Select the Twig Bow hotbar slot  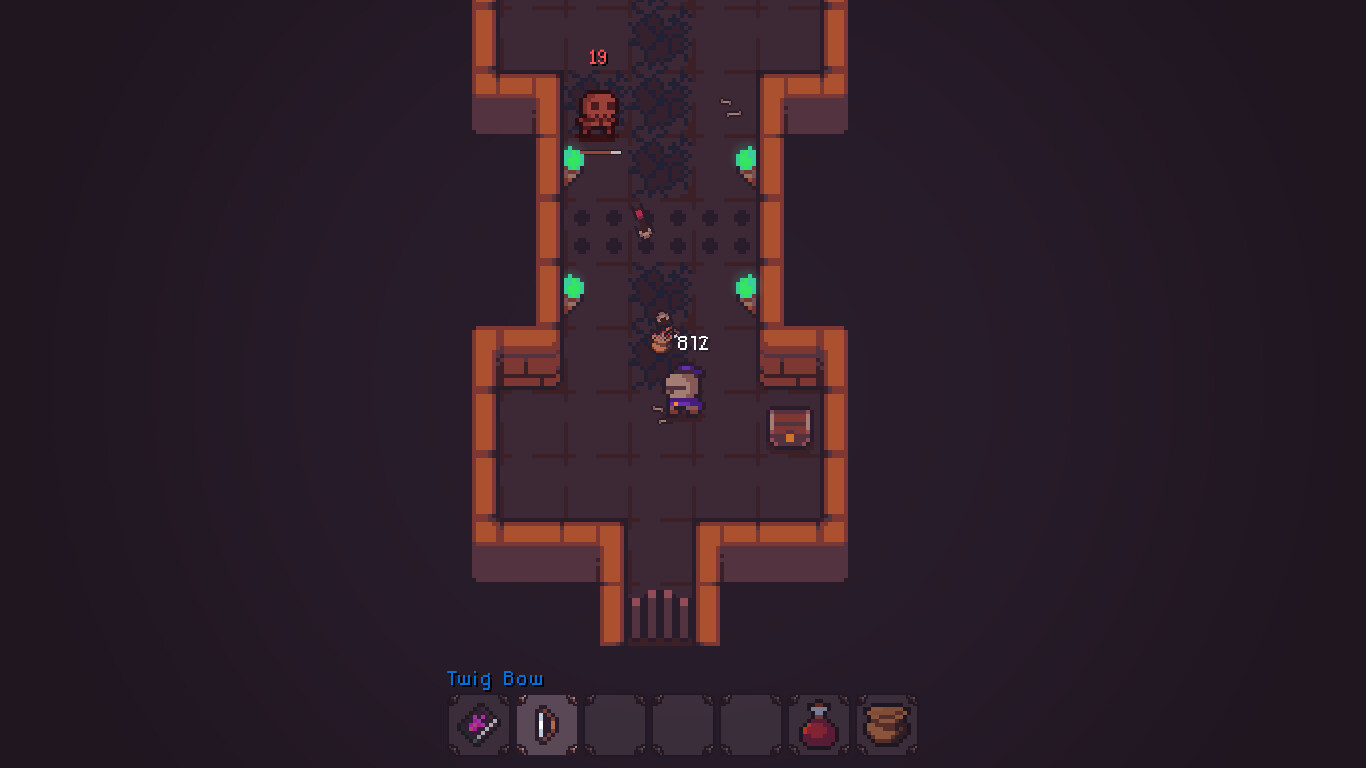546,723
